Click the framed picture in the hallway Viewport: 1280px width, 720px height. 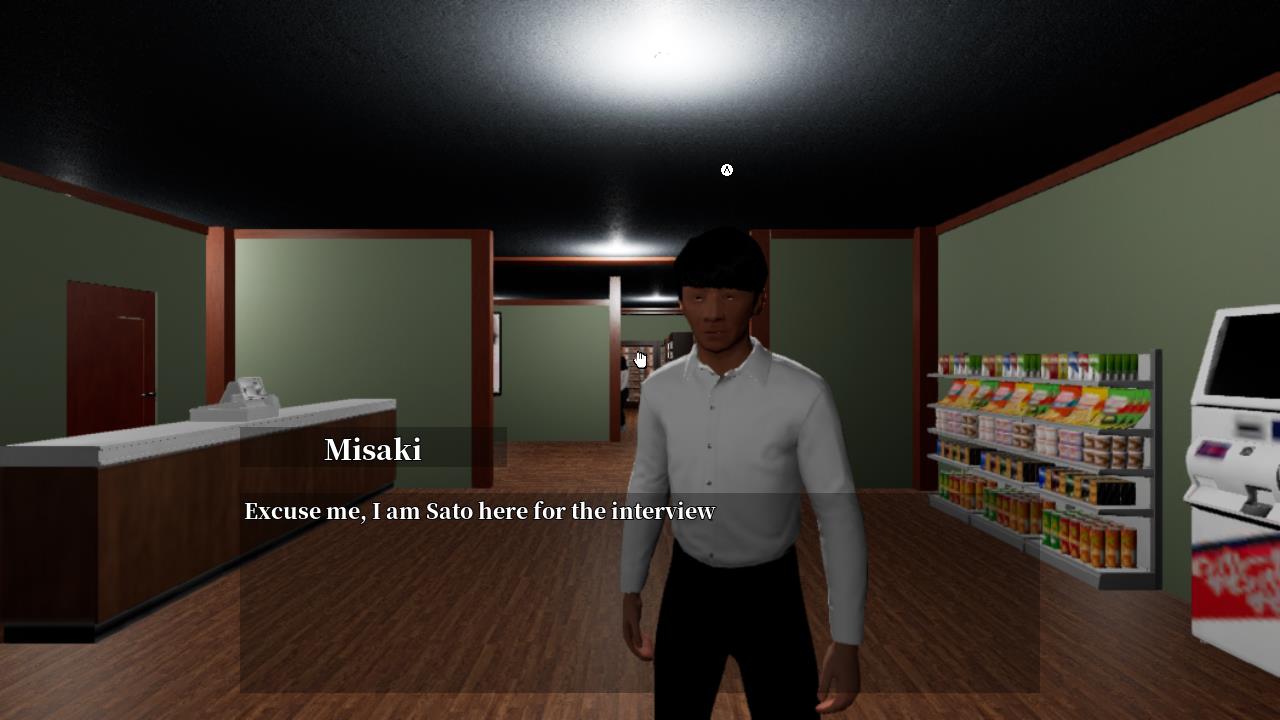(x=498, y=355)
